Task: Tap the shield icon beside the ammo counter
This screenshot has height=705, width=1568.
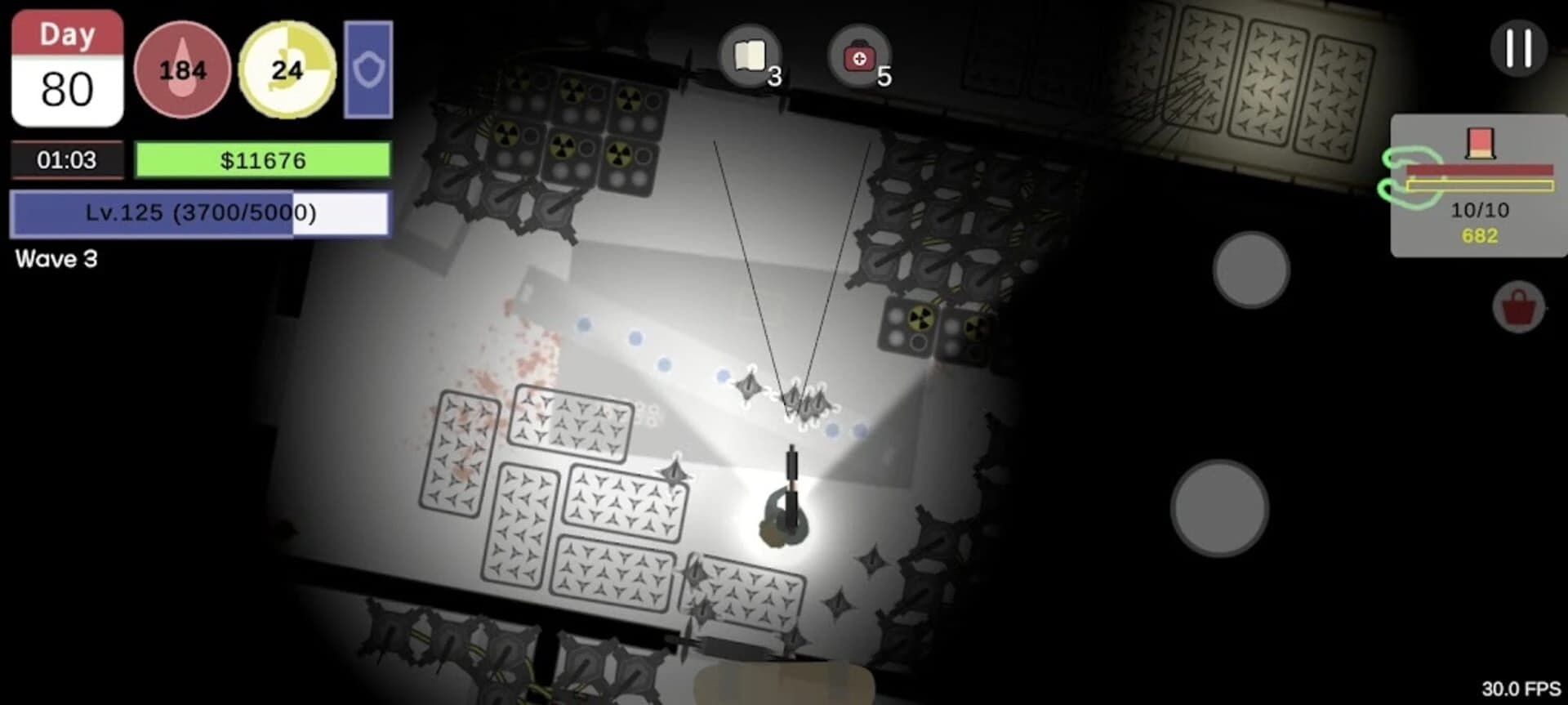Action: (x=368, y=69)
